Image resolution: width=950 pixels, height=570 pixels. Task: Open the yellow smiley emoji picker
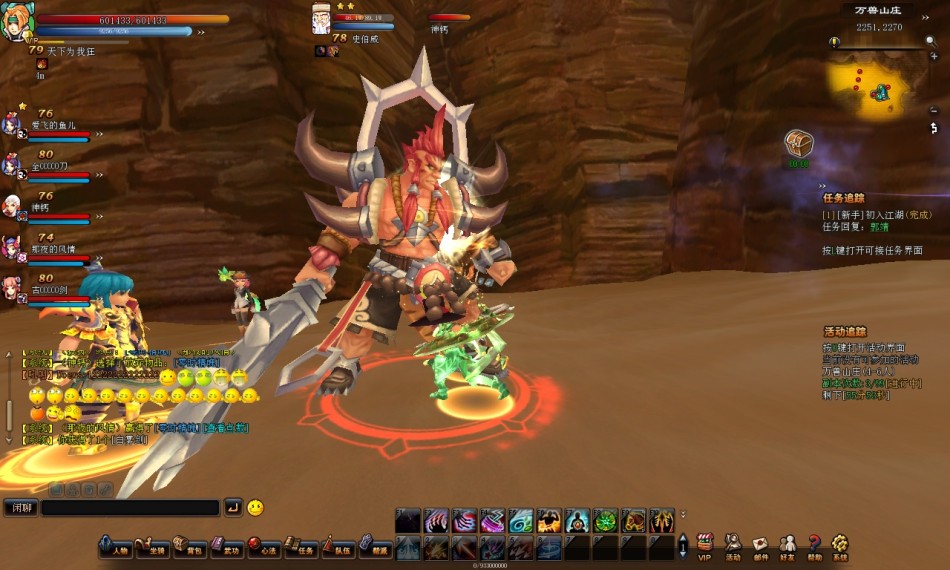pos(255,508)
